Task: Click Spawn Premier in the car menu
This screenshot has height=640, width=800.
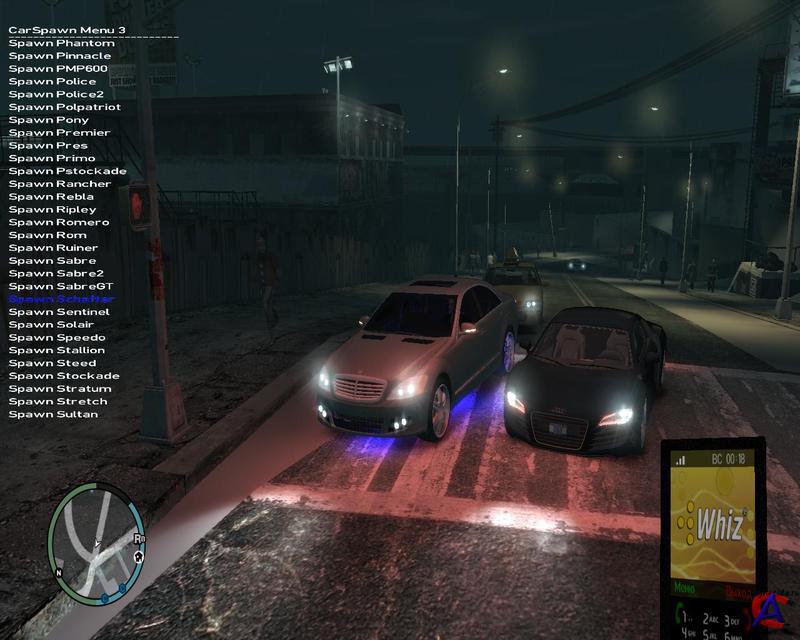Action: (59, 133)
